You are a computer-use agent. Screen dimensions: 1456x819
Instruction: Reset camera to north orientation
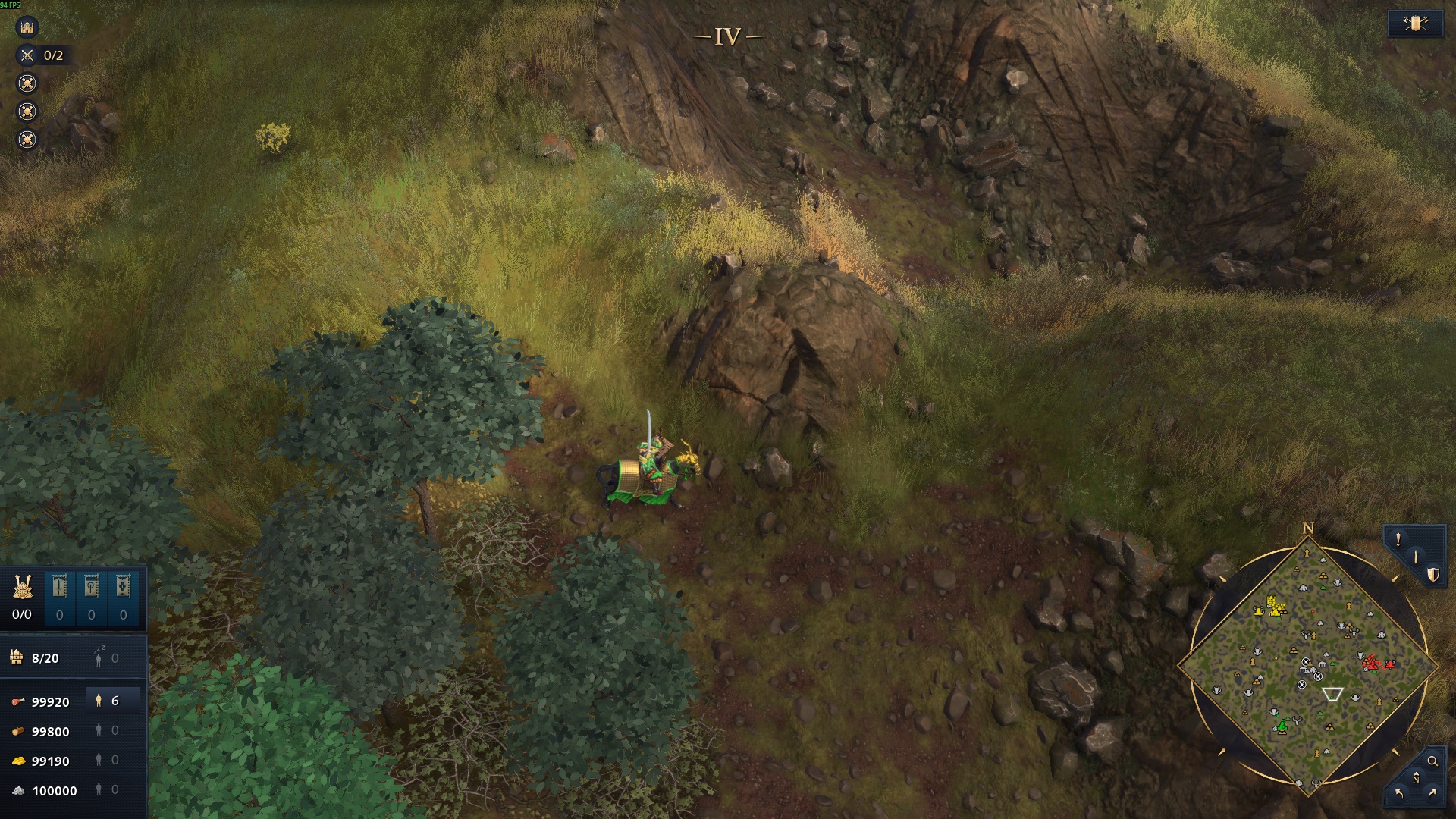pyautogui.click(x=1415, y=779)
